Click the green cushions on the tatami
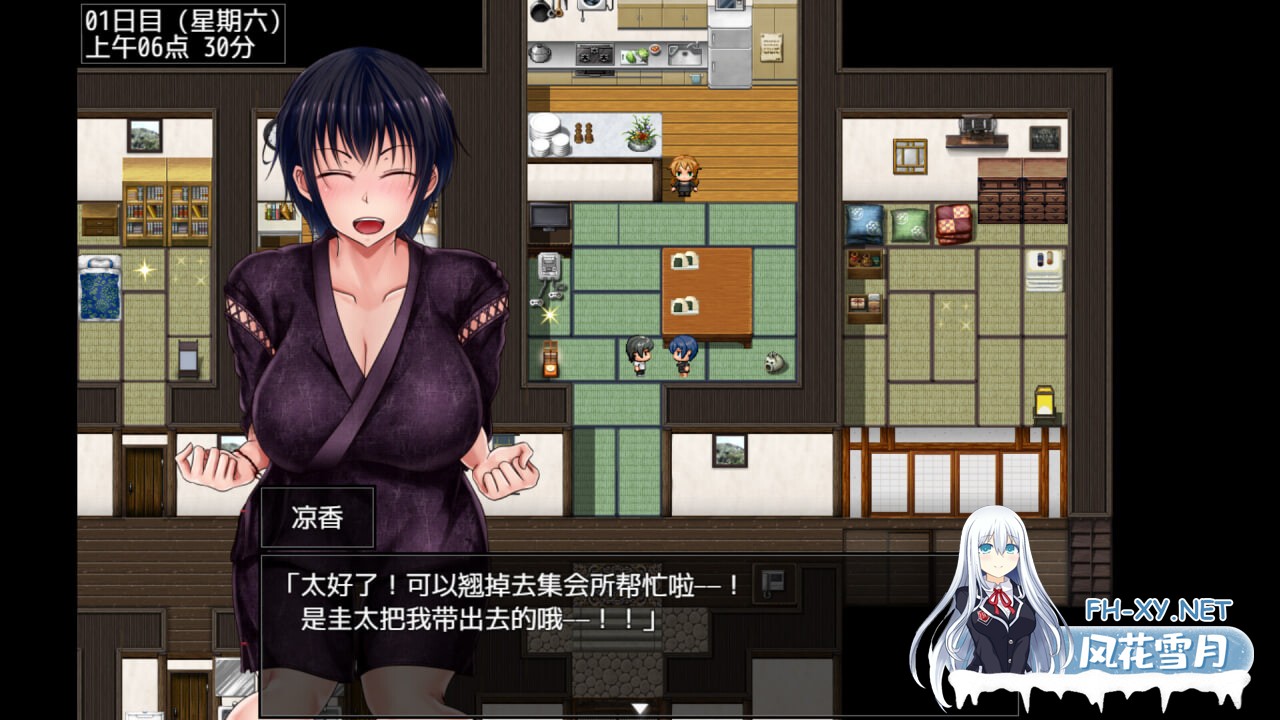1280x720 pixels. tap(912, 225)
